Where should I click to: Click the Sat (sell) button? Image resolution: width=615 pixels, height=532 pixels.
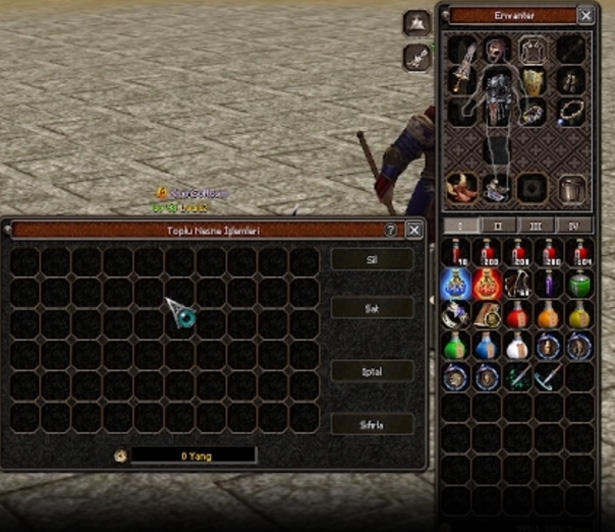tap(372, 308)
